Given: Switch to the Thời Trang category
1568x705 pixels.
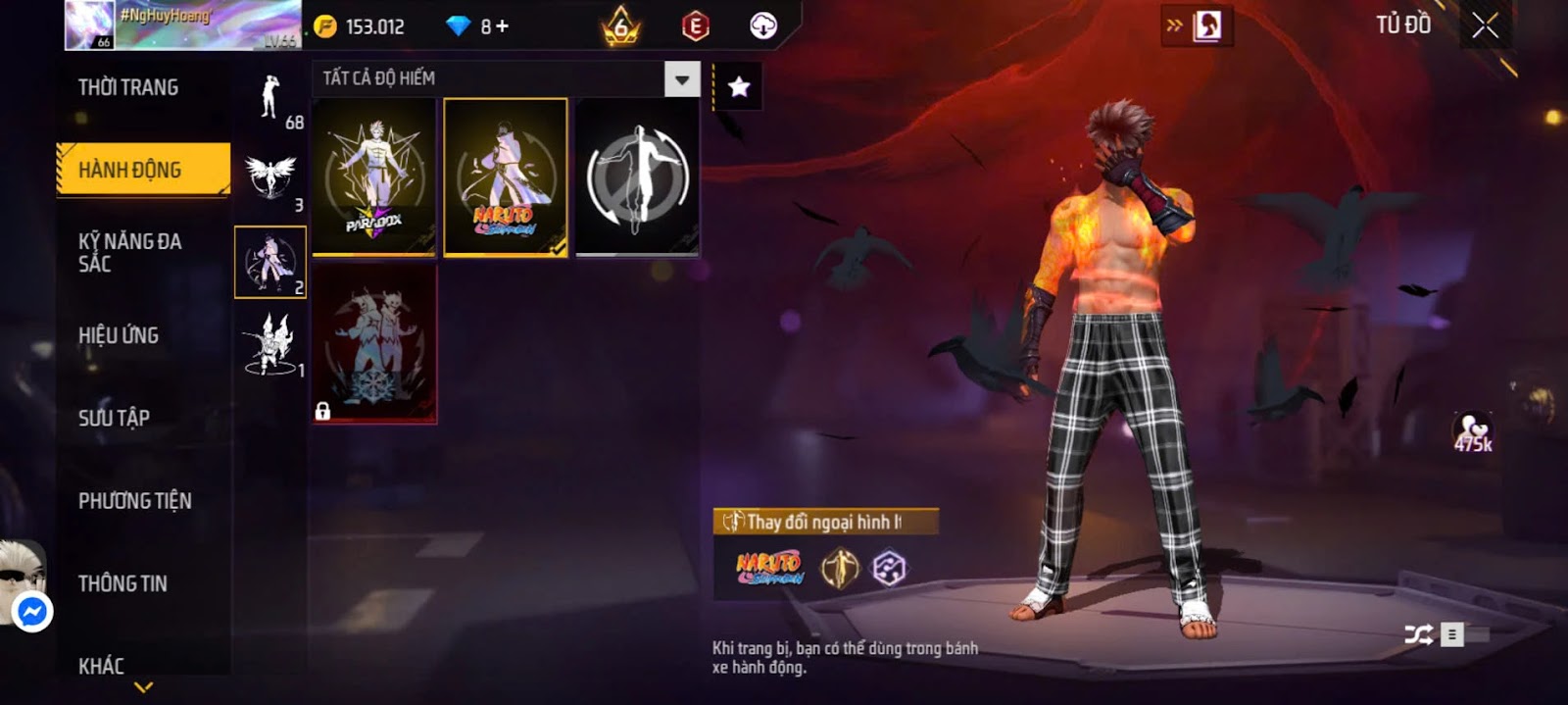Looking at the screenshot, I should point(128,87).
